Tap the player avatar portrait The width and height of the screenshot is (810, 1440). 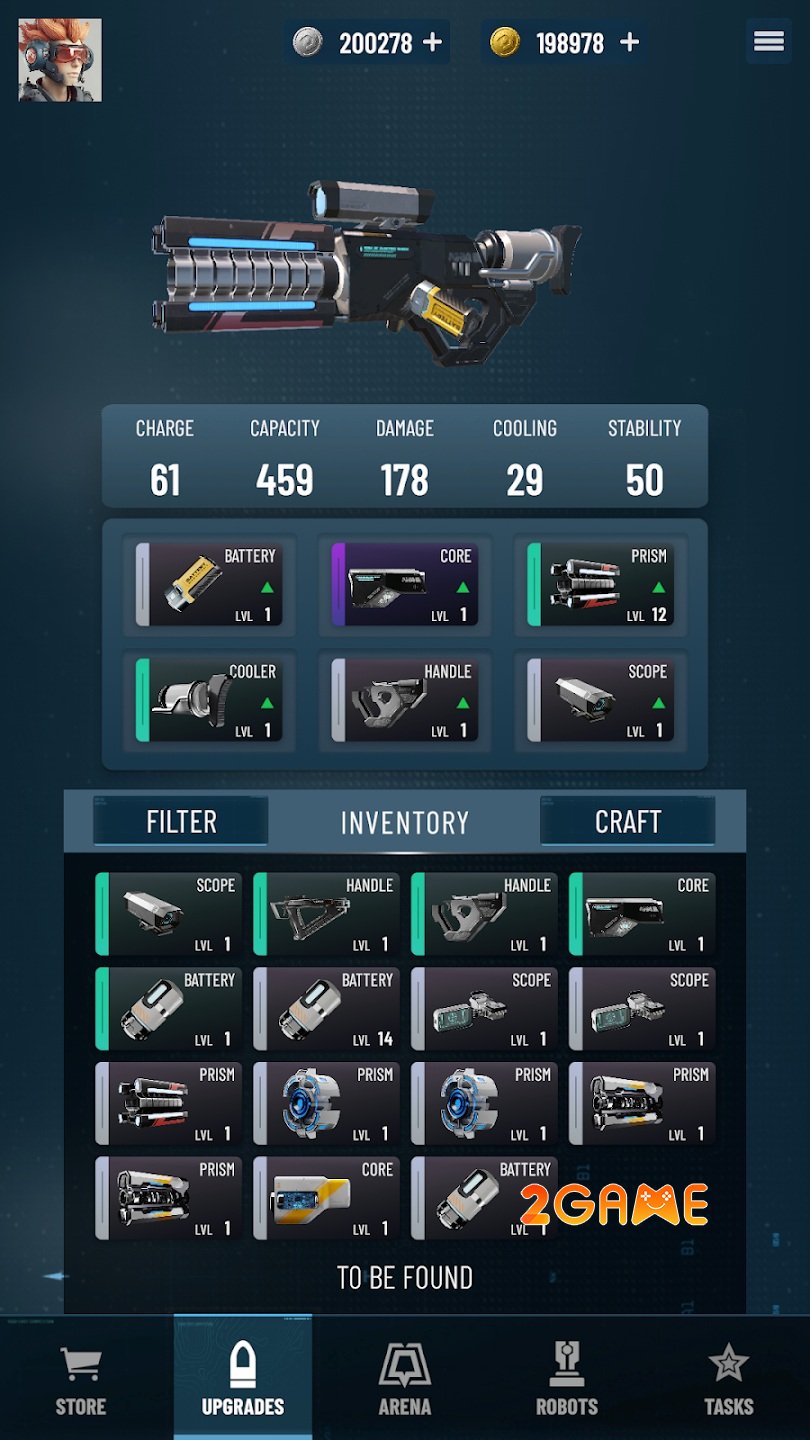click(60, 60)
